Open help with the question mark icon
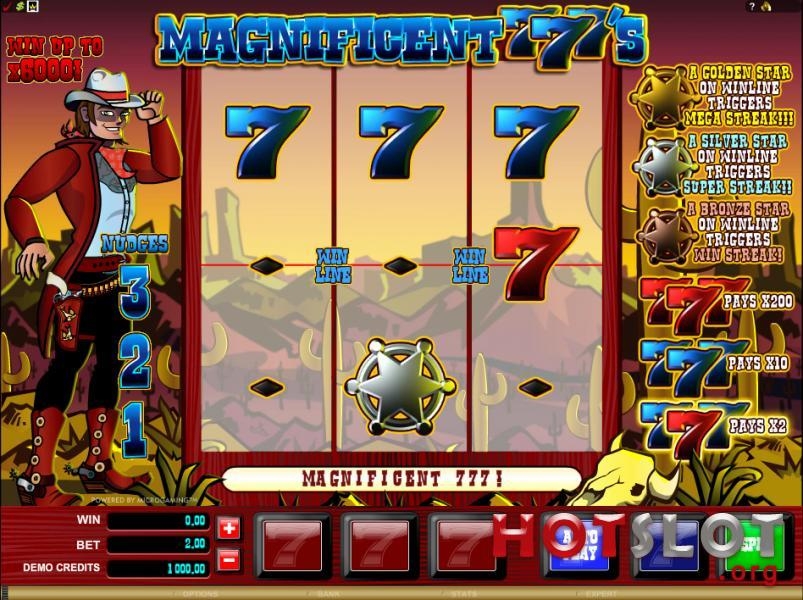The image size is (803, 600). pos(752,6)
